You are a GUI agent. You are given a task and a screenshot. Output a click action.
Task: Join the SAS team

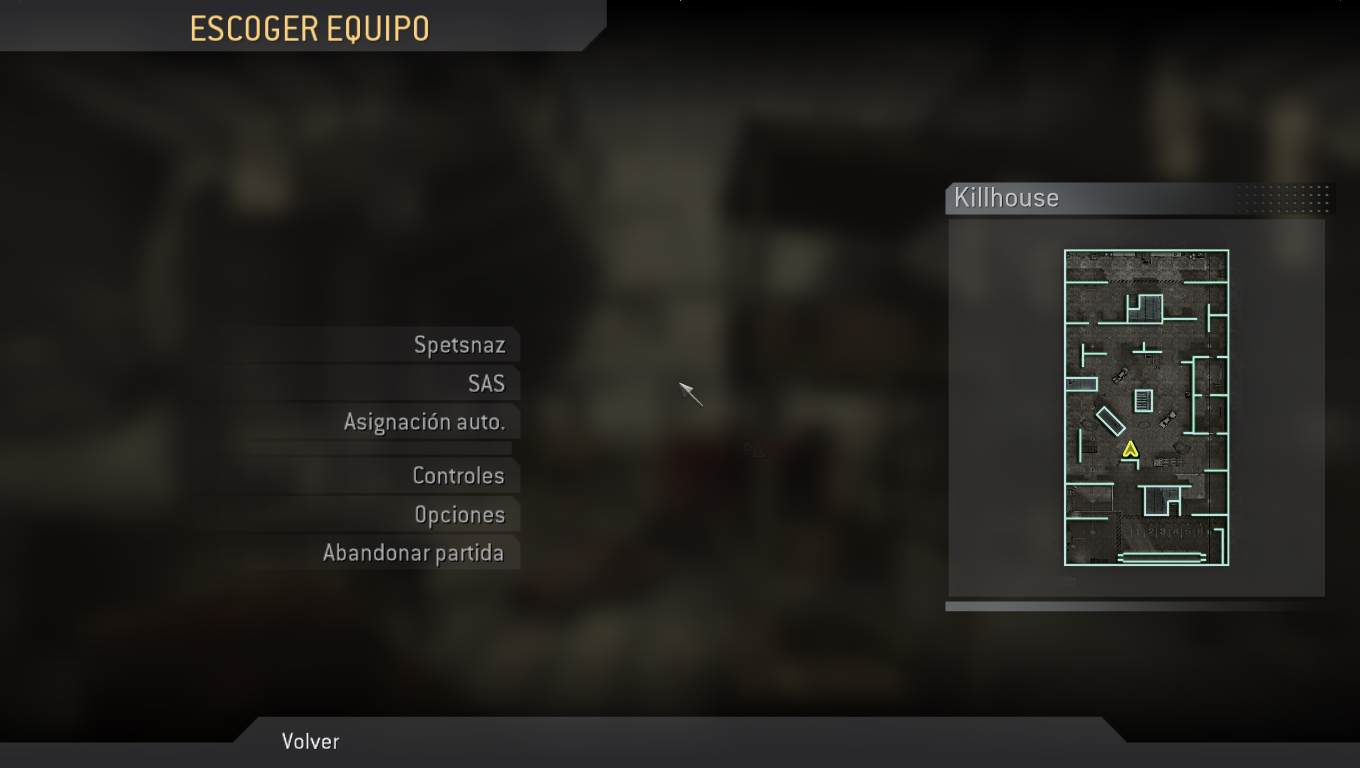pyautogui.click(x=487, y=383)
